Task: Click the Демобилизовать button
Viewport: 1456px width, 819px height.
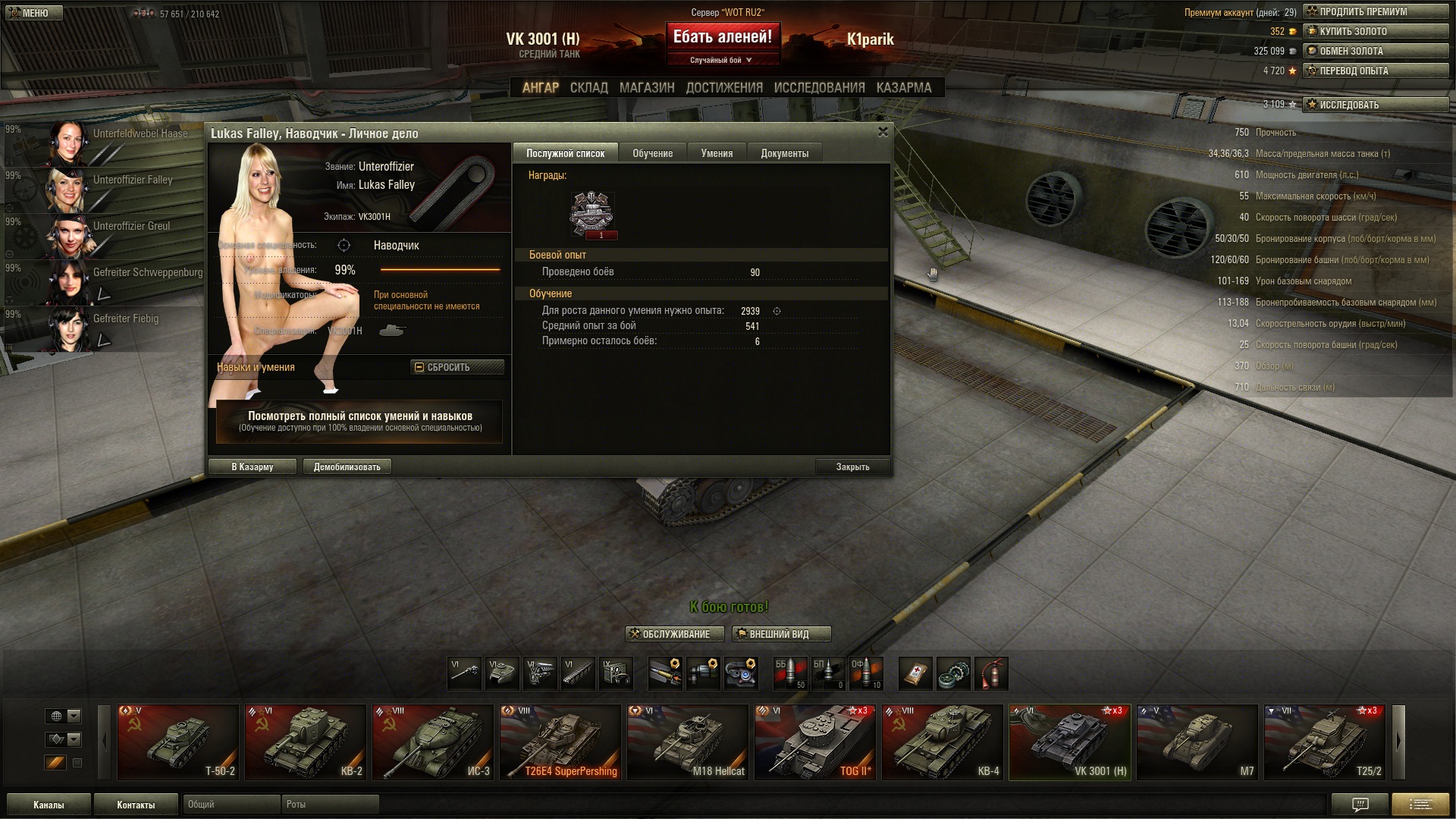Action: coord(347,466)
